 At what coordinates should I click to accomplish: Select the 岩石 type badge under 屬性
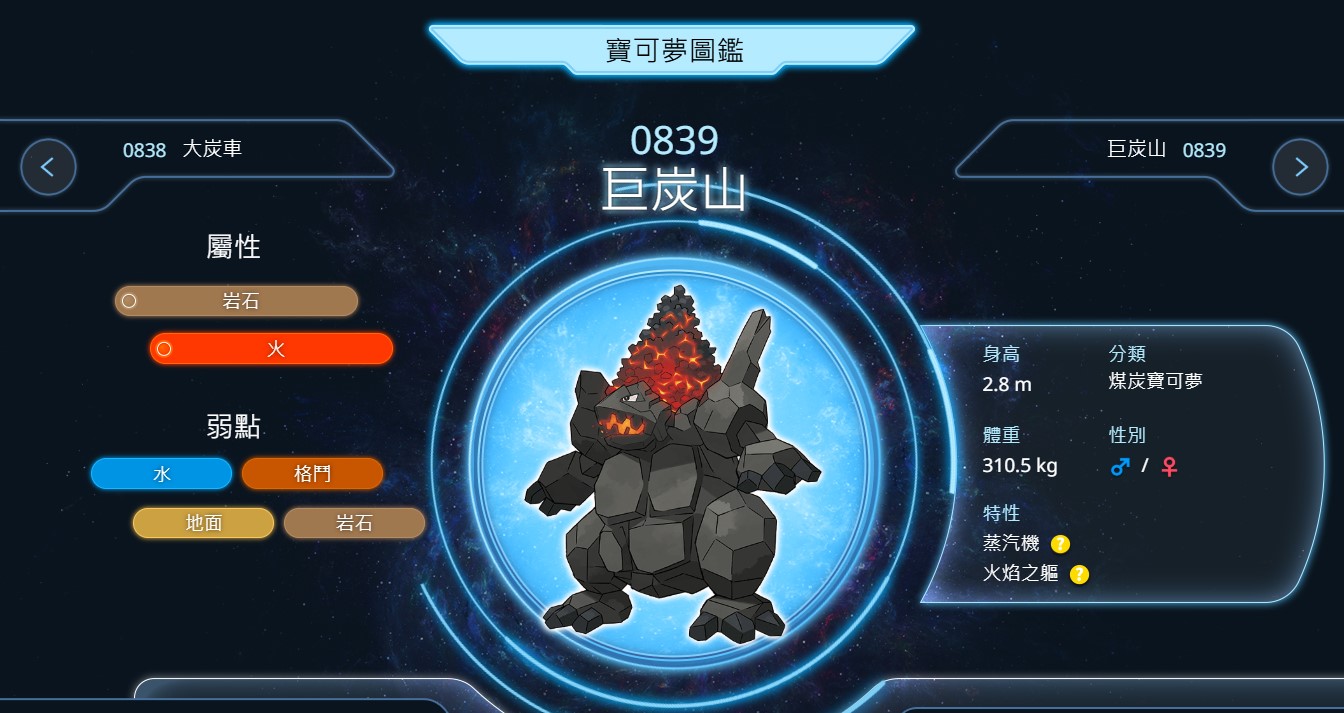tap(236, 301)
